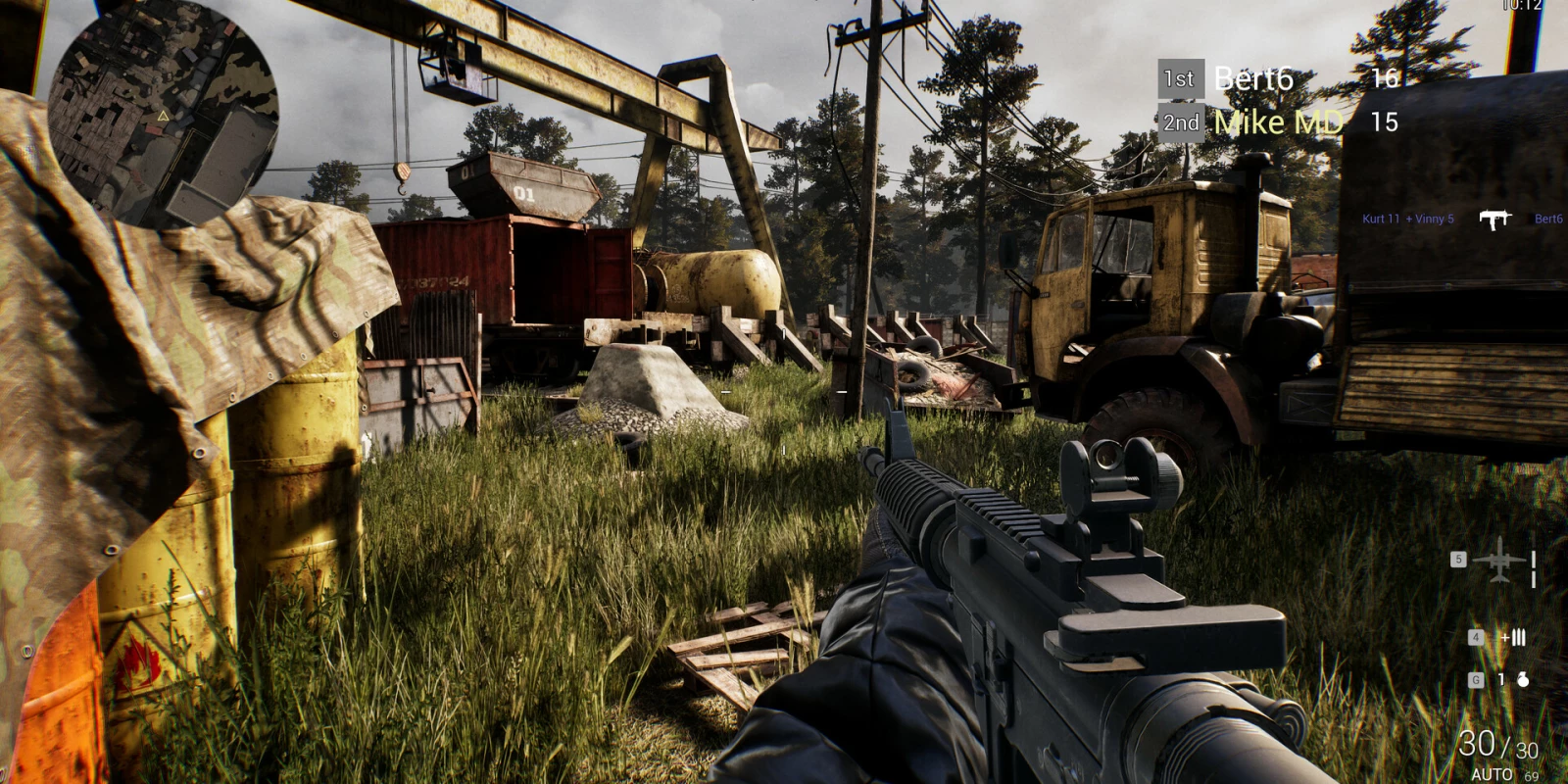
Task: Click the circular minimap
Action: click(x=163, y=116)
